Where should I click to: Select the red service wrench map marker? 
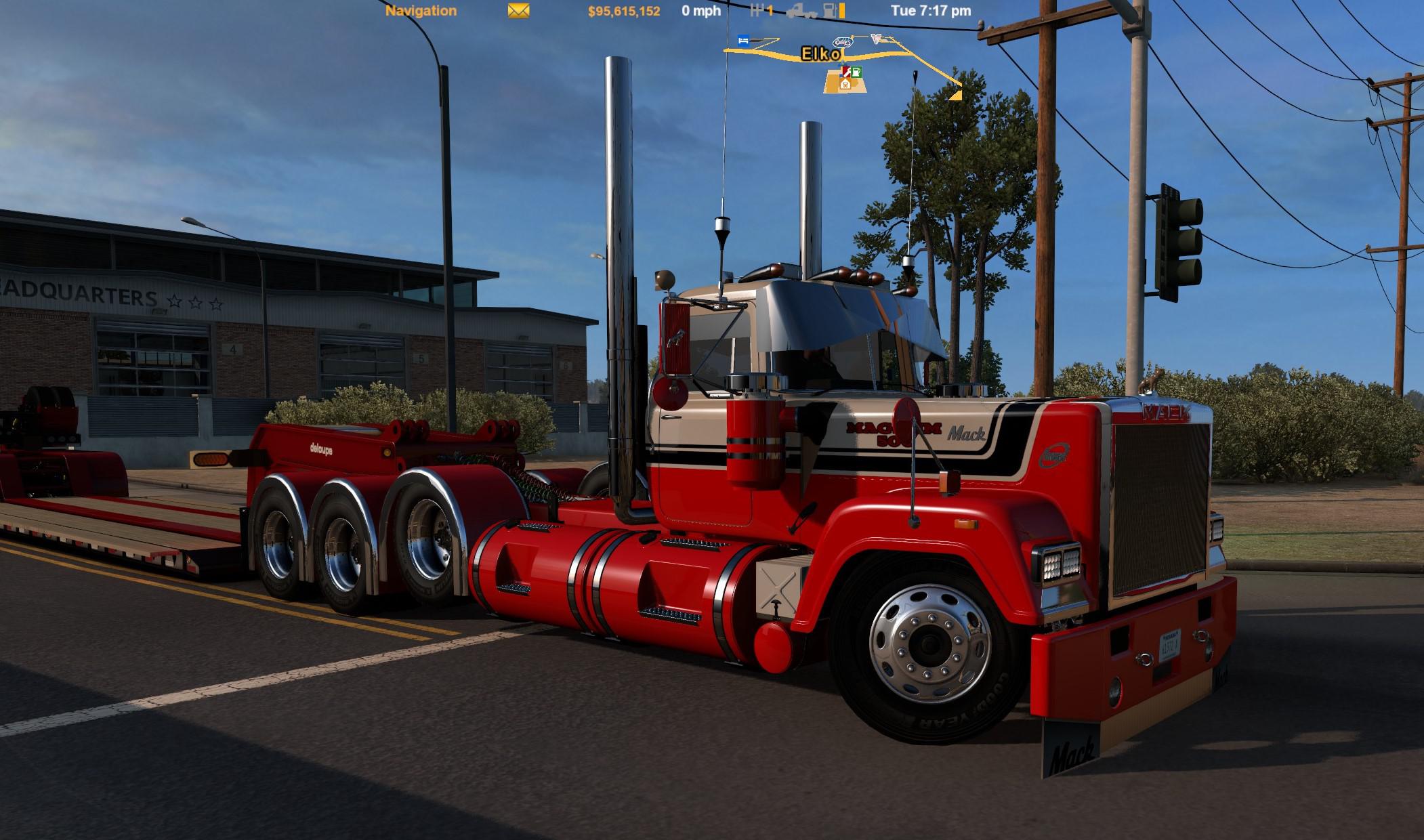(x=846, y=71)
